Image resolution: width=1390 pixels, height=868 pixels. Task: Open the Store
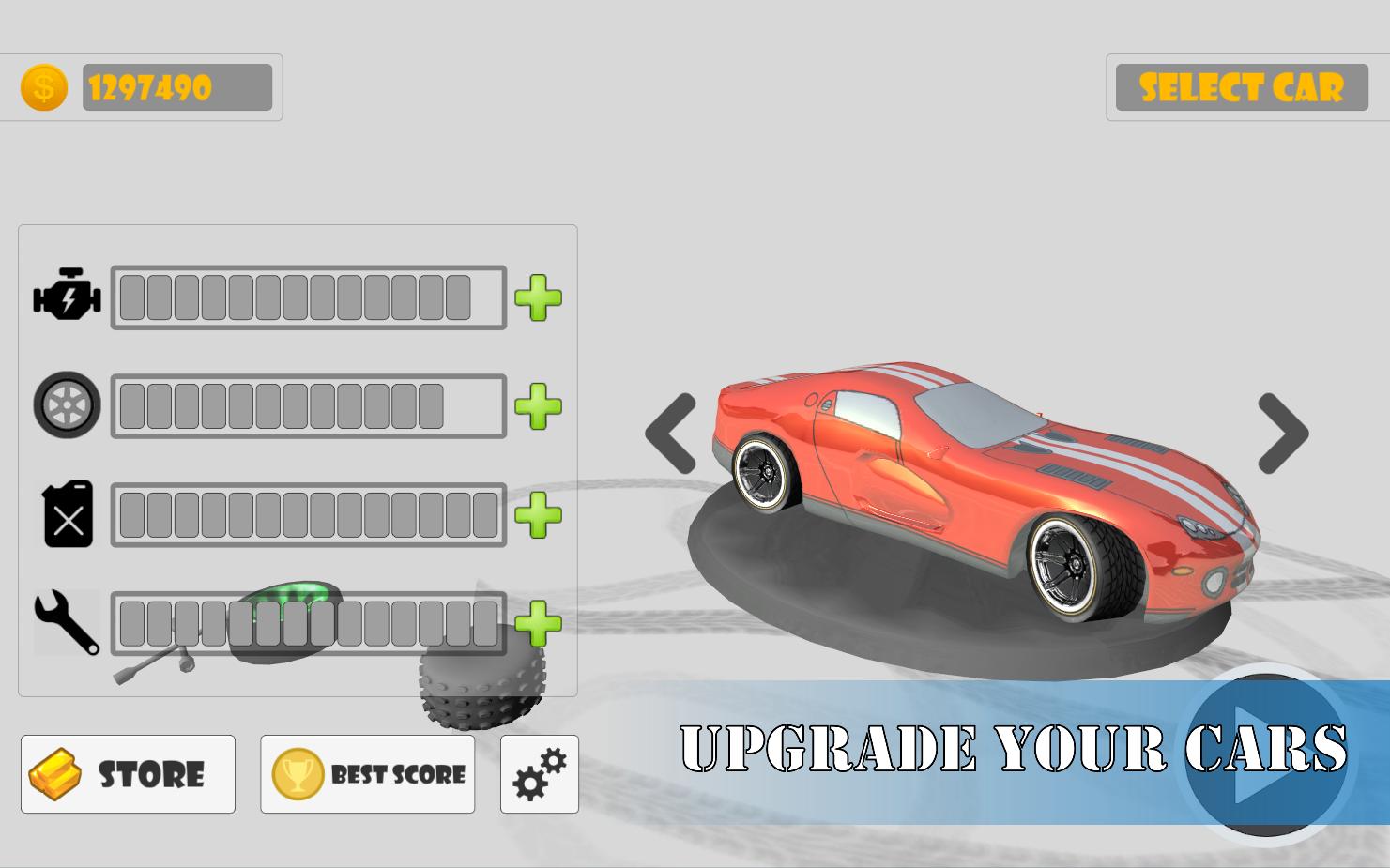[128, 773]
